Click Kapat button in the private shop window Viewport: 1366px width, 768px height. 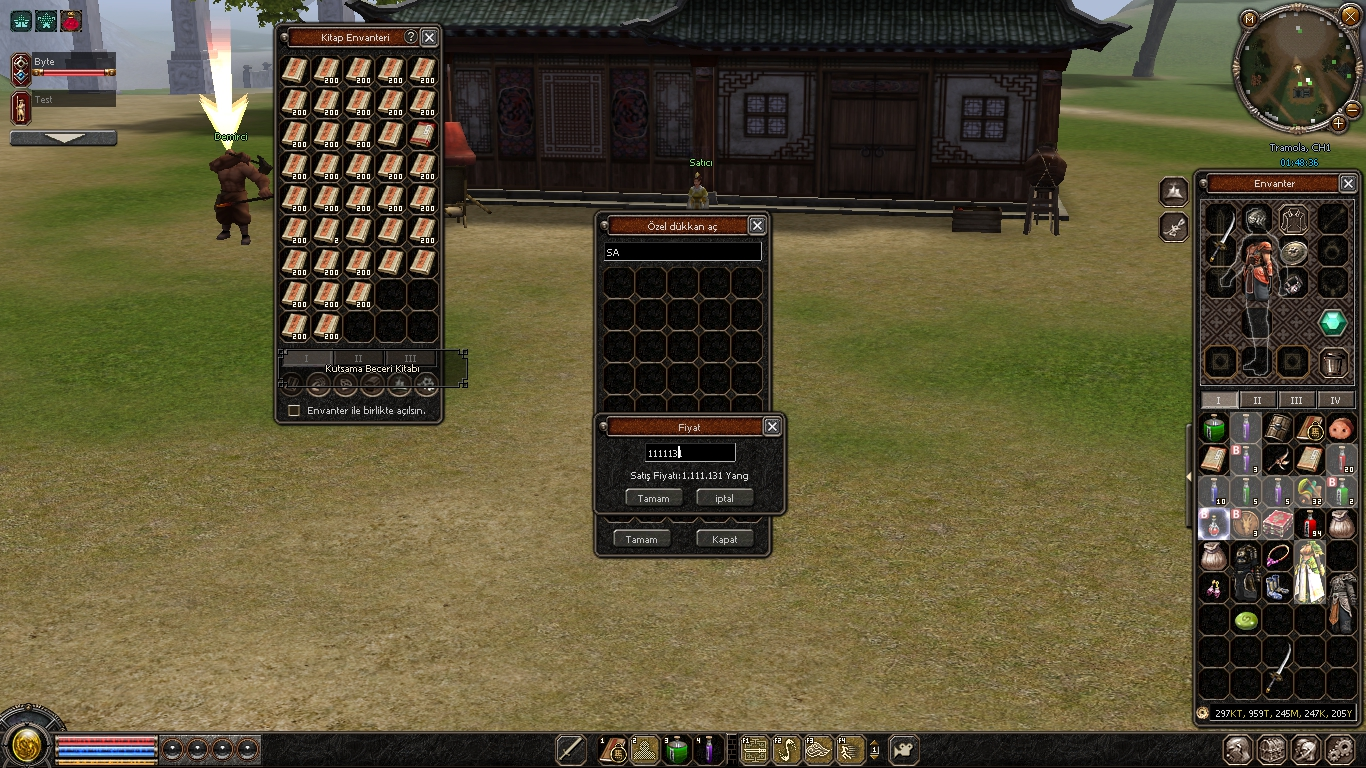[x=724, y=539]
